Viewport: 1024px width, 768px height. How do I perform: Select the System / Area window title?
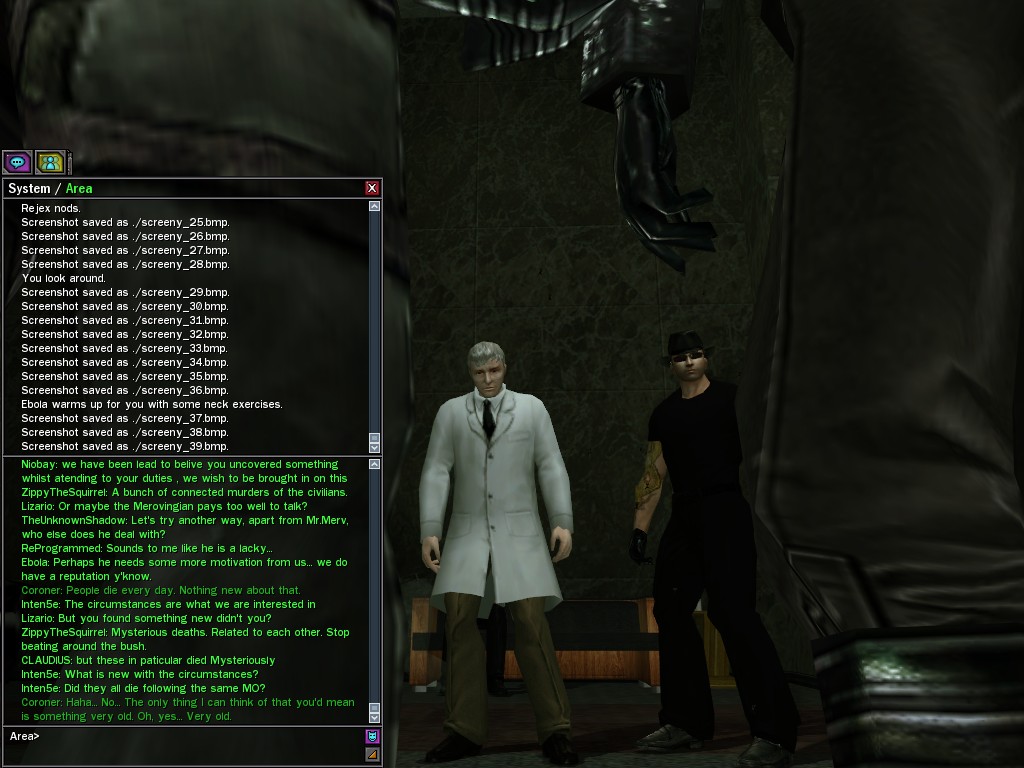(50, 188)
